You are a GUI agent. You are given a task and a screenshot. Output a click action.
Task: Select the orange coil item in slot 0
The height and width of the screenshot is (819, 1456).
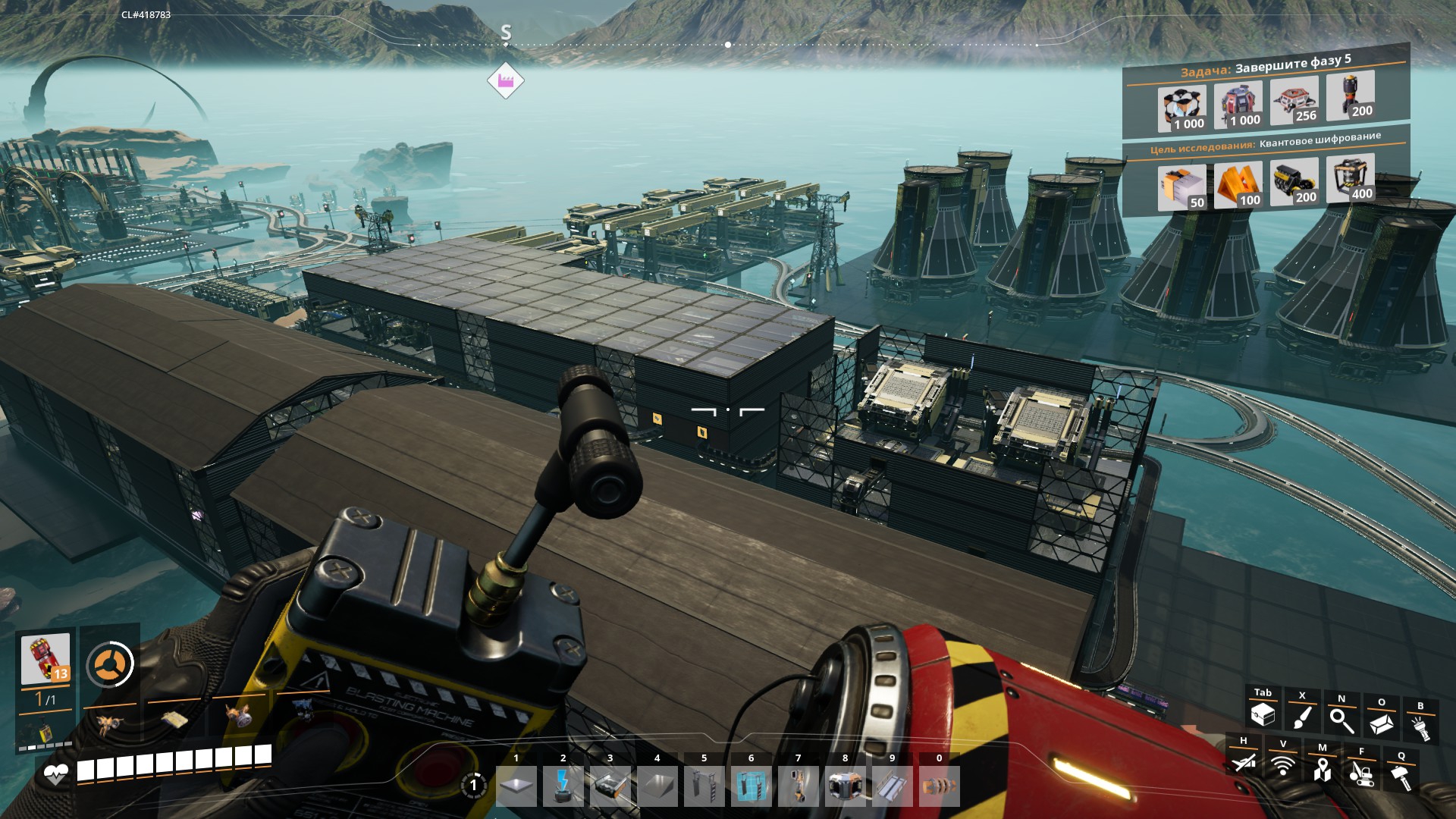click(x=940, y=787)
